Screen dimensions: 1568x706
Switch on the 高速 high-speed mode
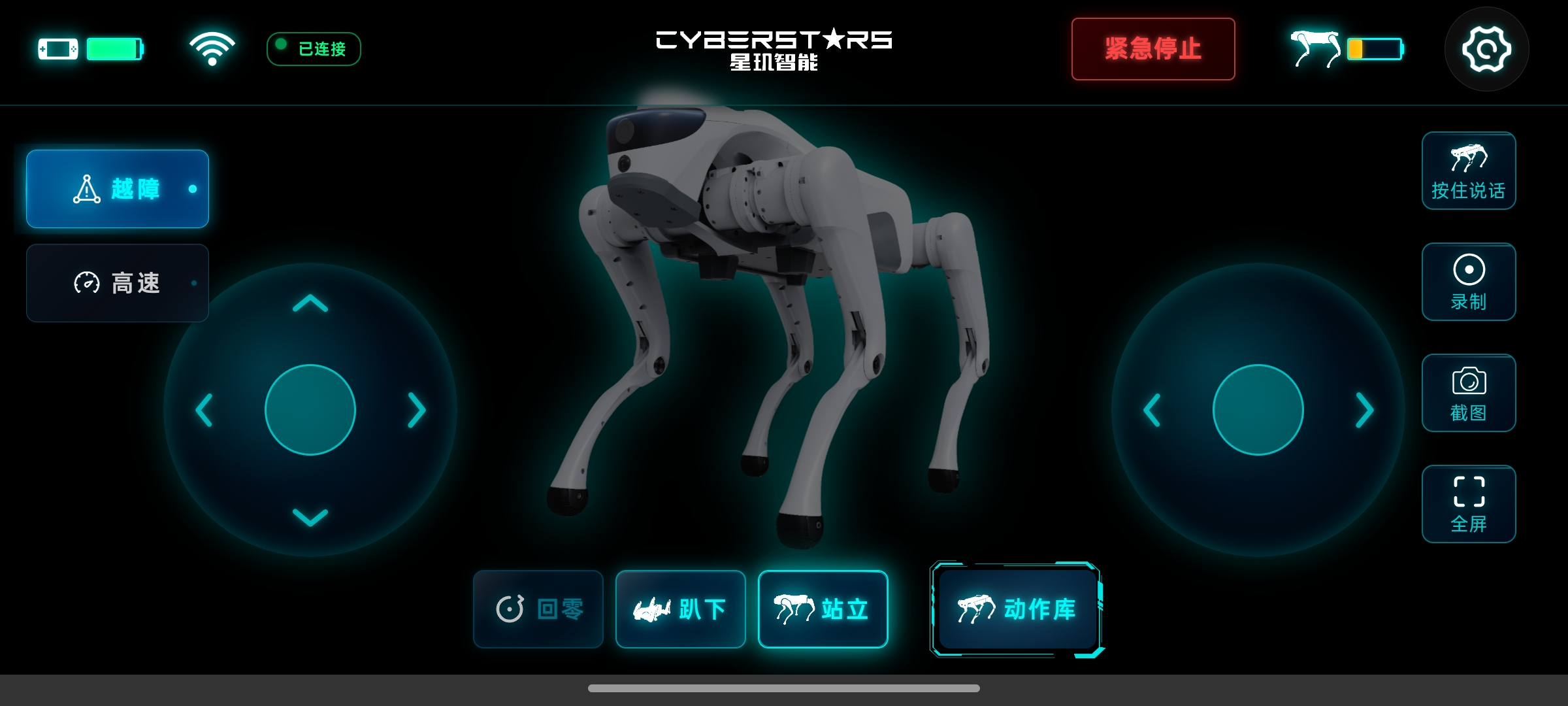118,283
